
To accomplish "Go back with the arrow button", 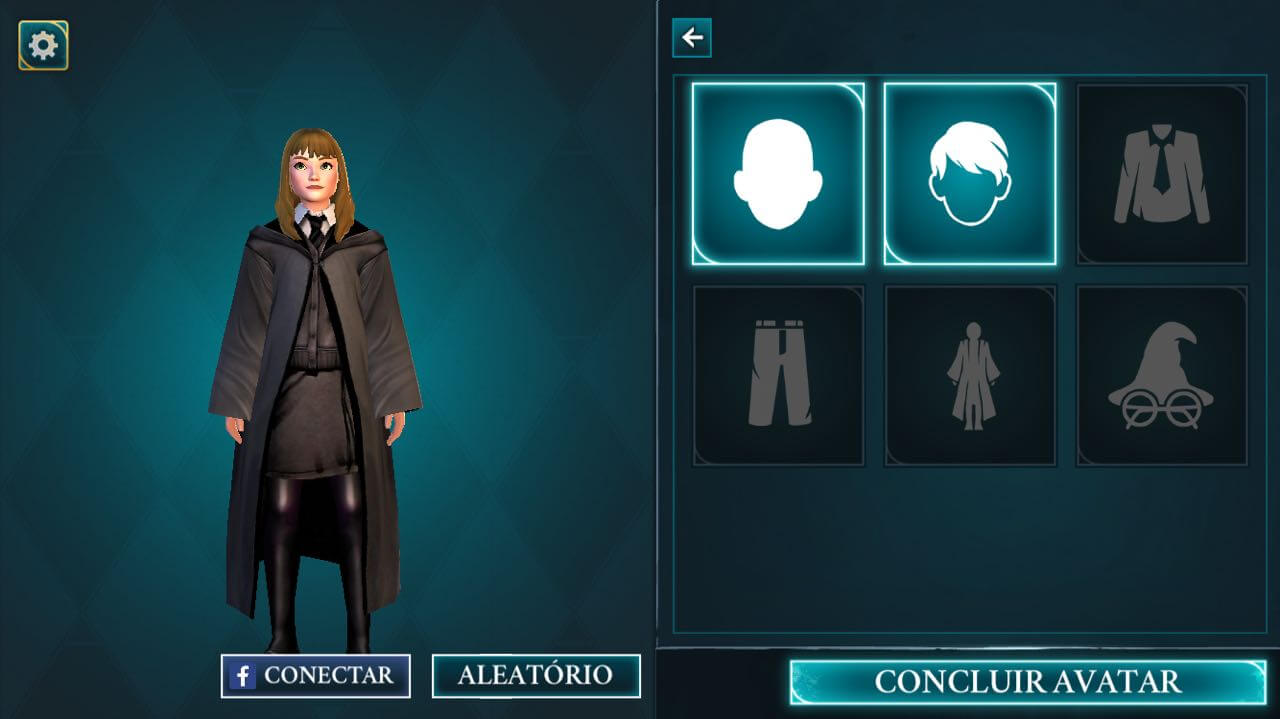I will [692, 38].
